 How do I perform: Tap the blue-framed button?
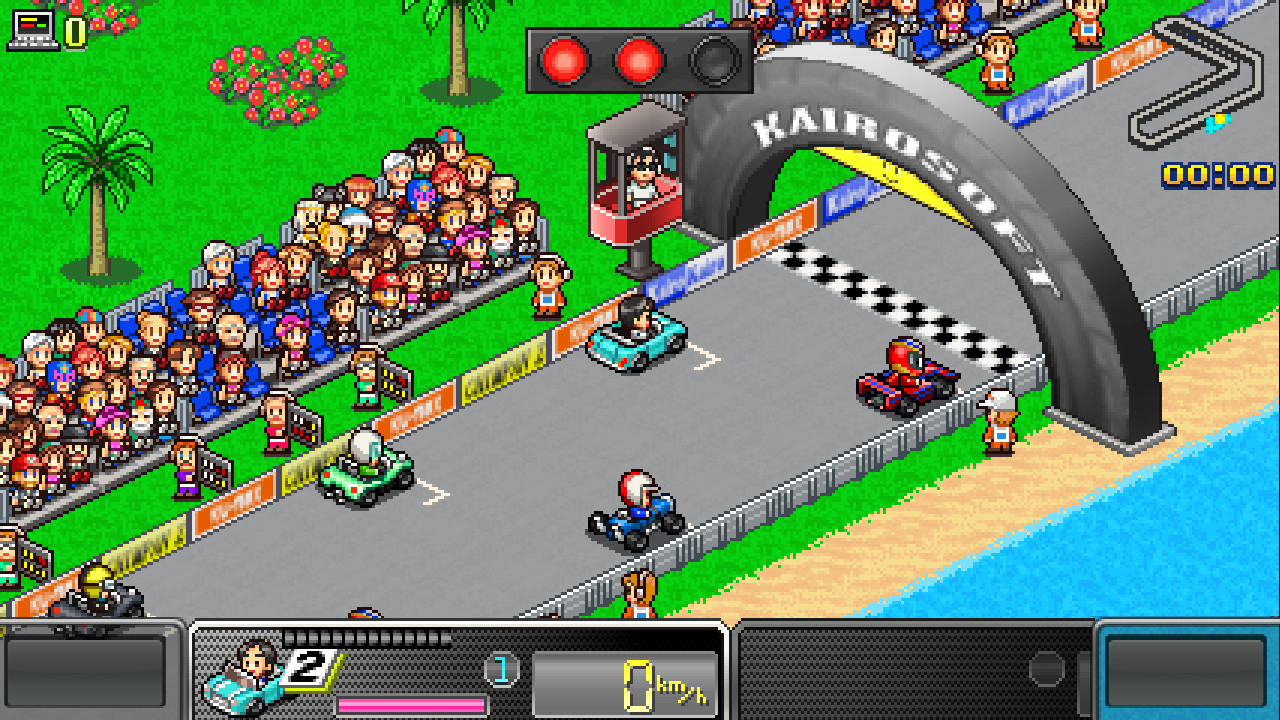pos(1186,671)
